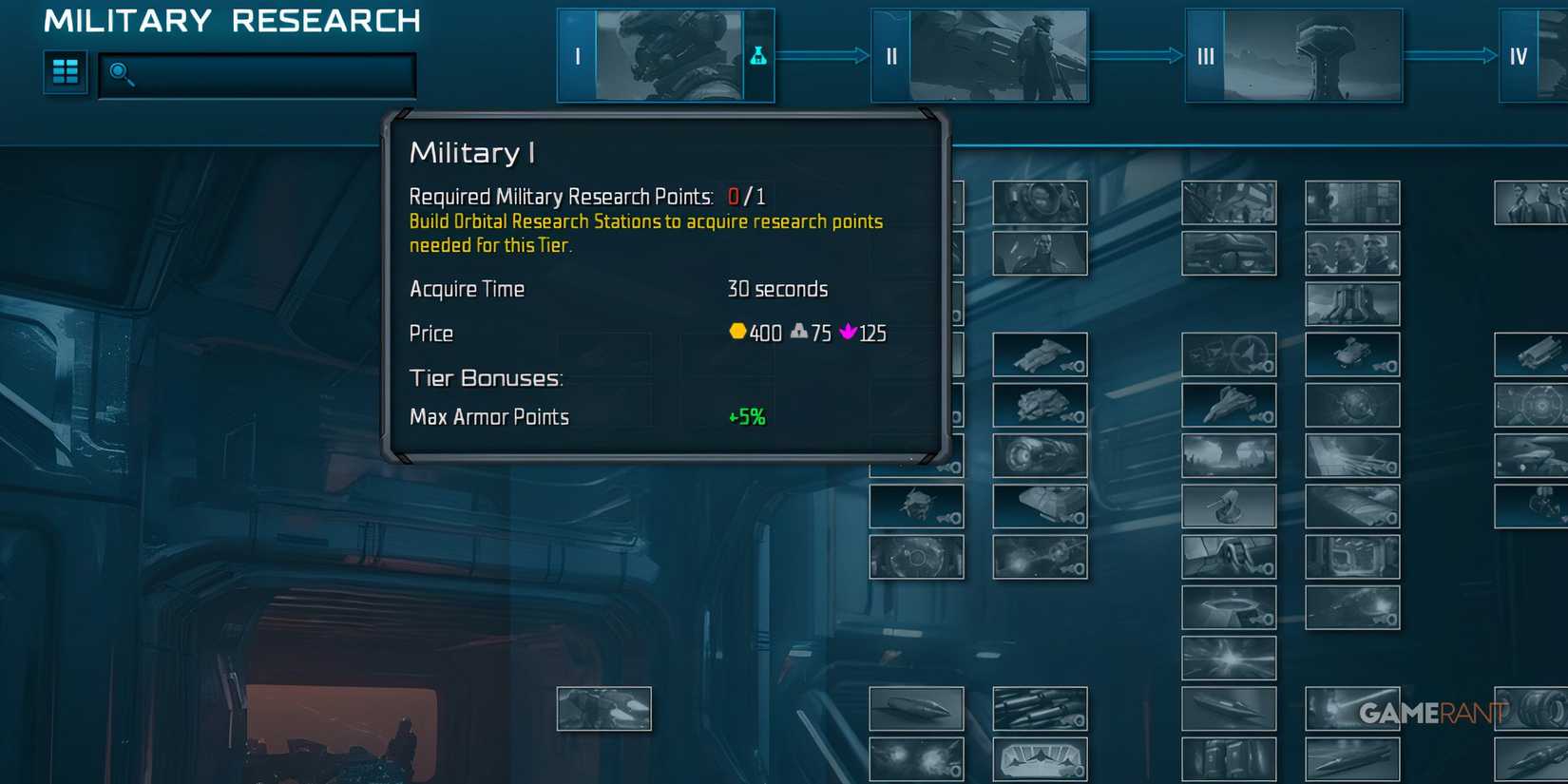The width and height of the screenshot is (1568, 784).
Task: Select the ammunition belt research node
Action: click(1040, 709)
